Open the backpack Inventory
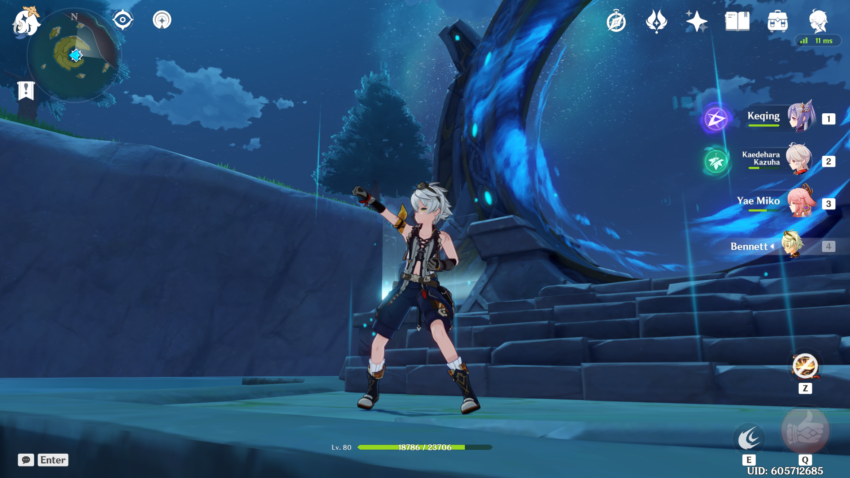850x478 pixels. pos(777,21)
